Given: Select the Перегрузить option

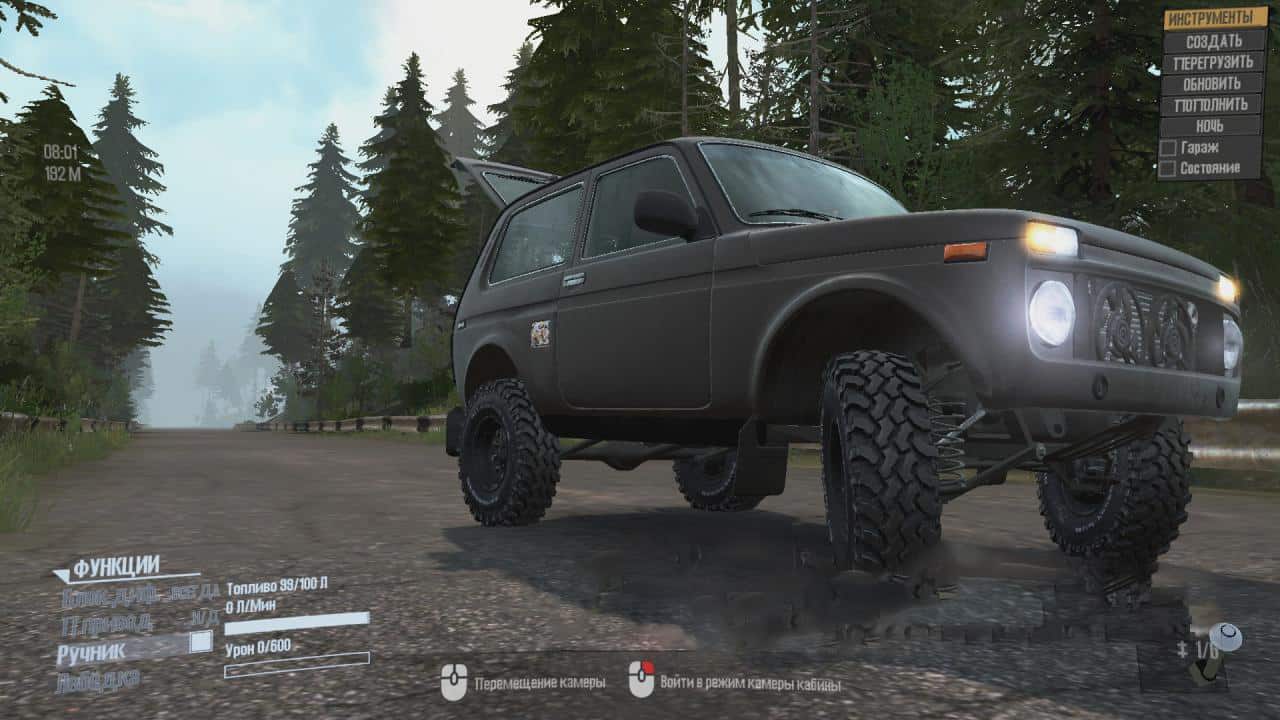Looking at the screenshot, I should pos(1212,62).
